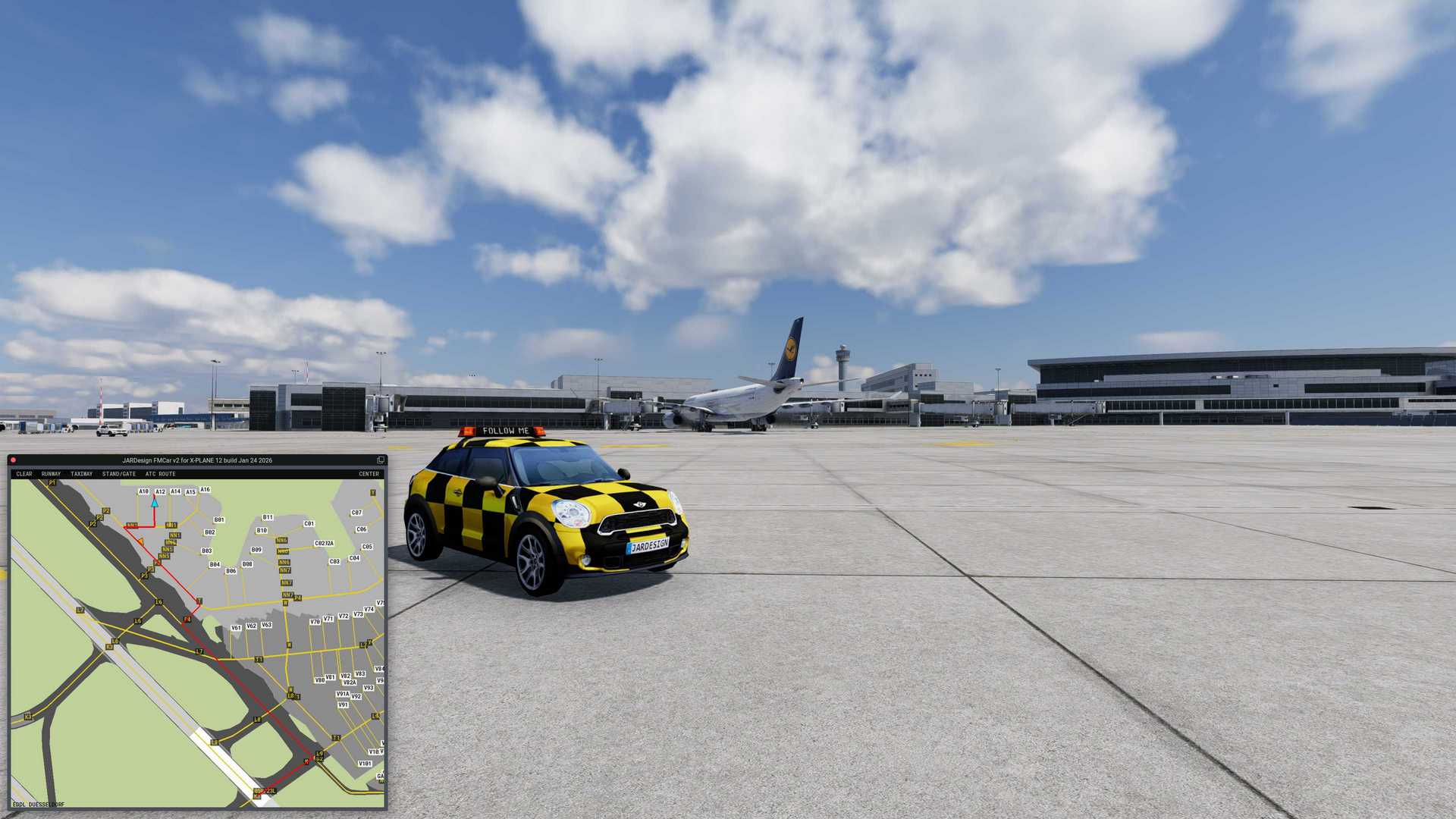The width and height of the screenshot is (1456, 819).
Task: Pop out the FMCar window
Action: 381,460
